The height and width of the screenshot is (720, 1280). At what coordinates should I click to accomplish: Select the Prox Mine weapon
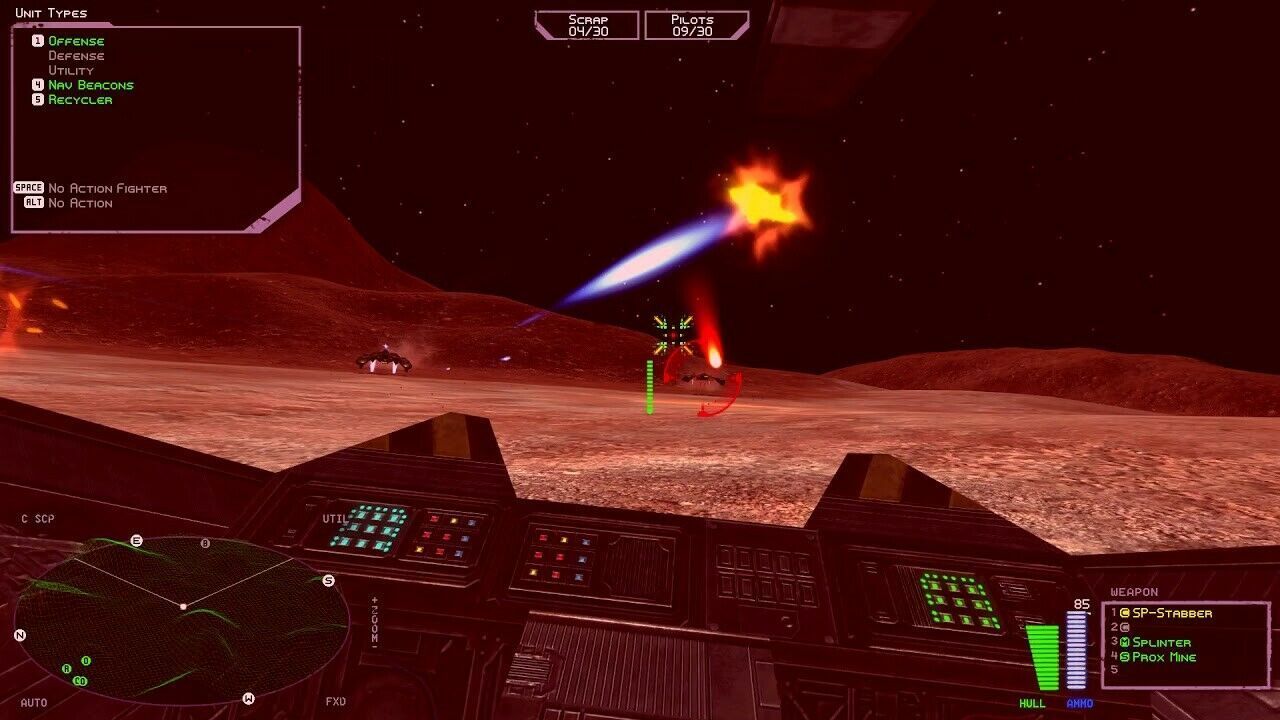(x=1163, y=657)
